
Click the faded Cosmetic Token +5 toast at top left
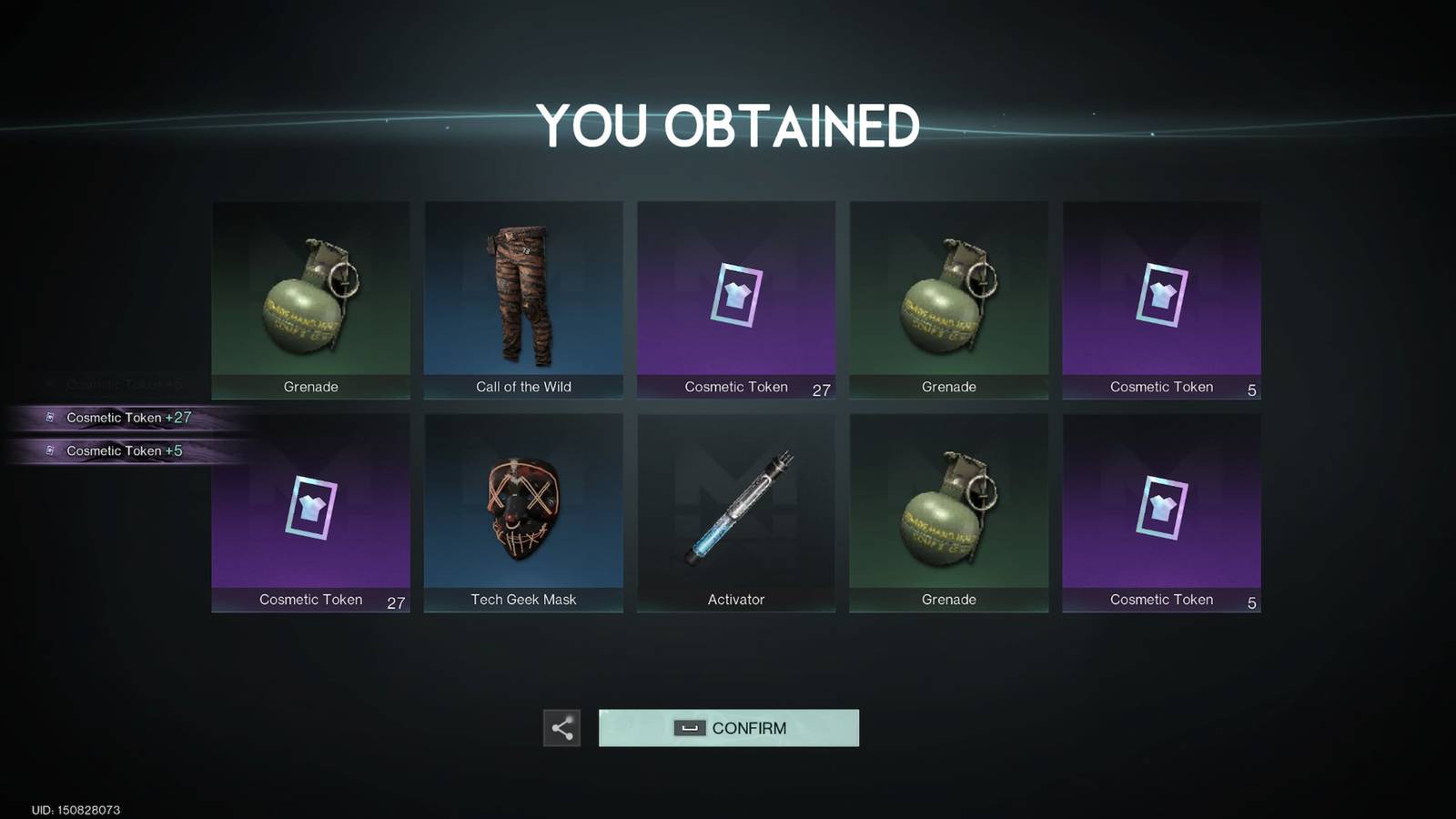point(118,383)
